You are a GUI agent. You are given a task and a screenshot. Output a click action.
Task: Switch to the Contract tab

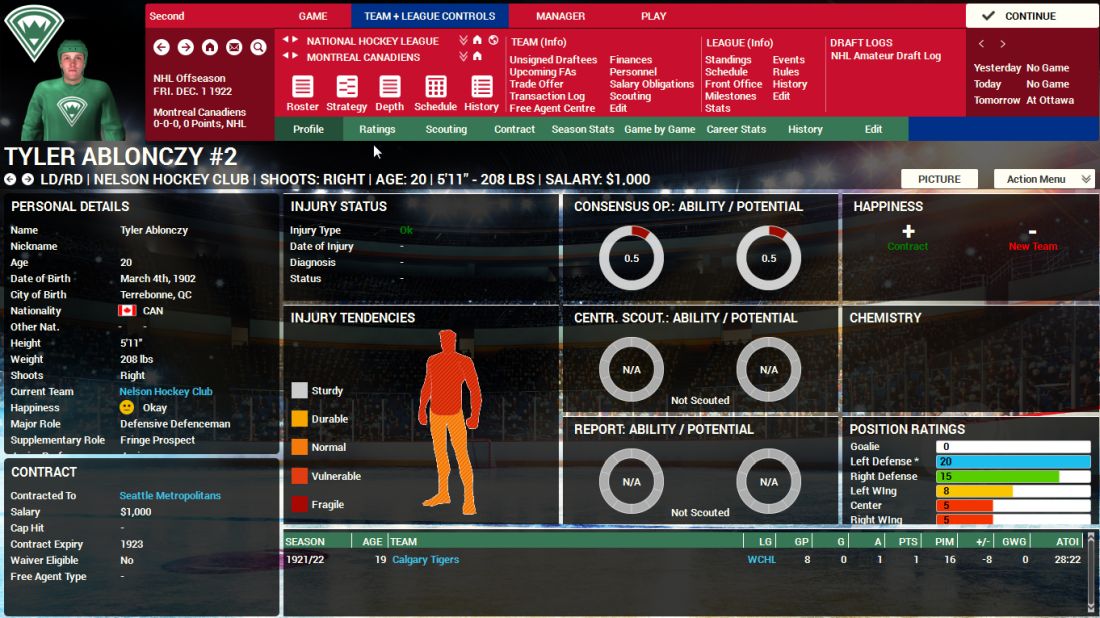coord(514,129)
